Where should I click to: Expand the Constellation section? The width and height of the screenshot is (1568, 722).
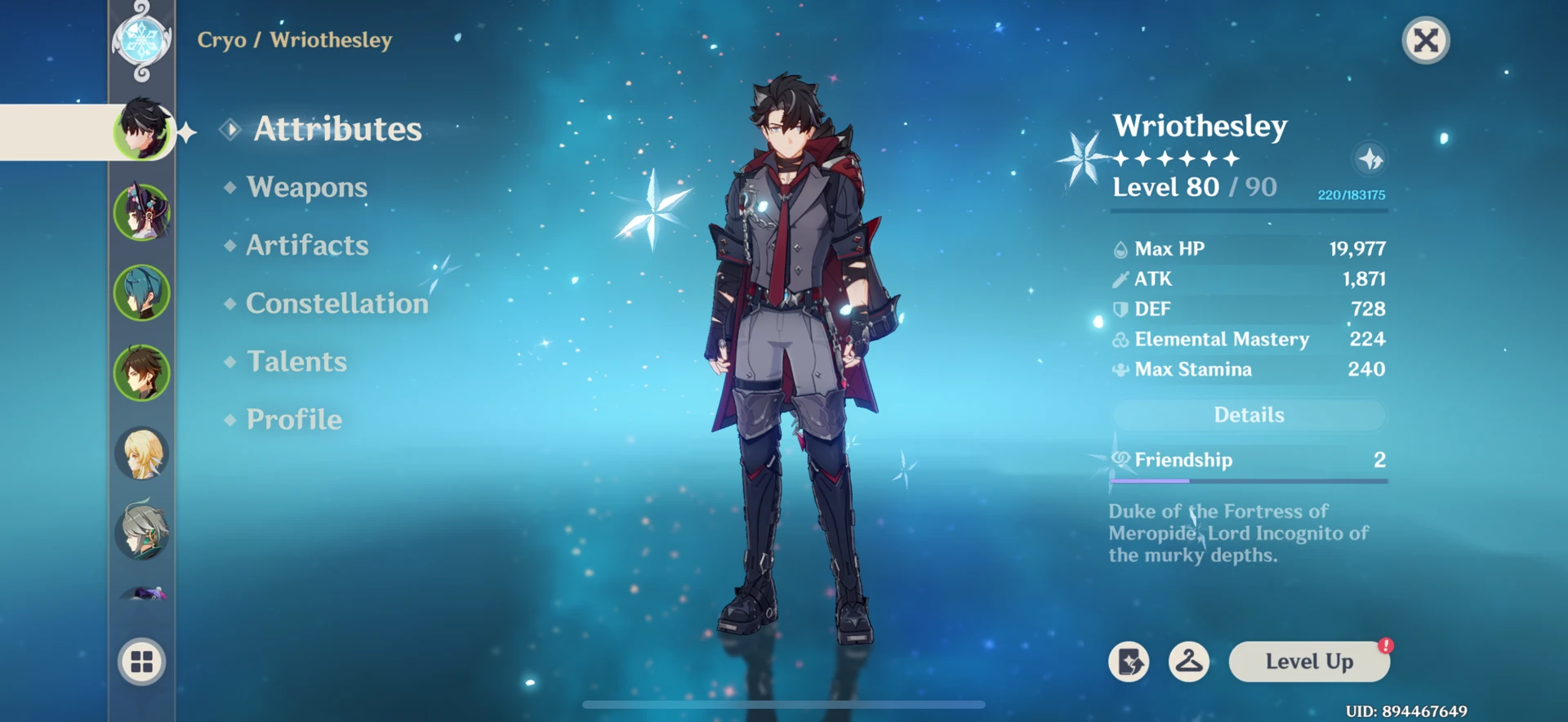coord(336,303)
